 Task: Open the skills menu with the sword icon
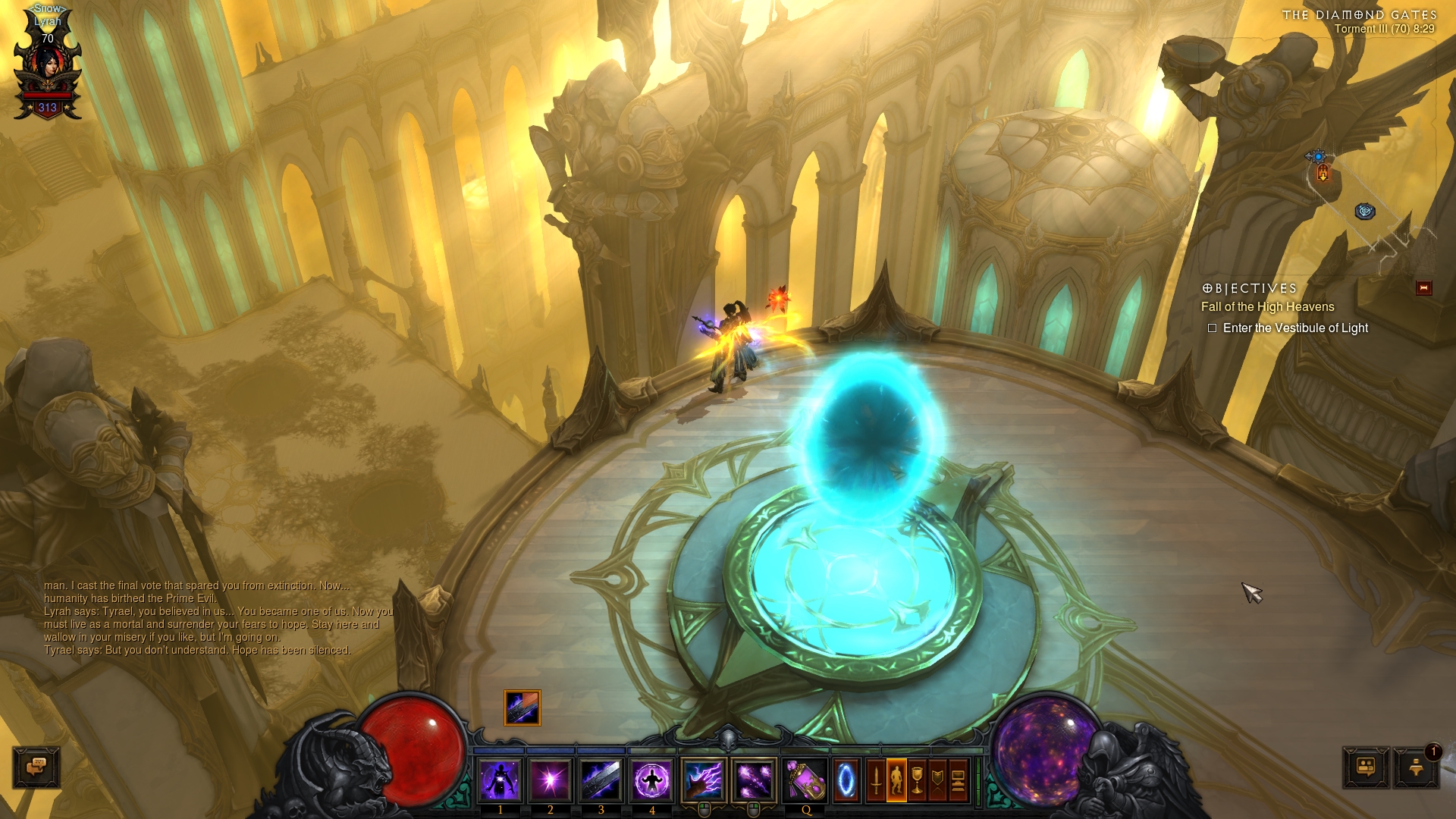pos(876,780)
